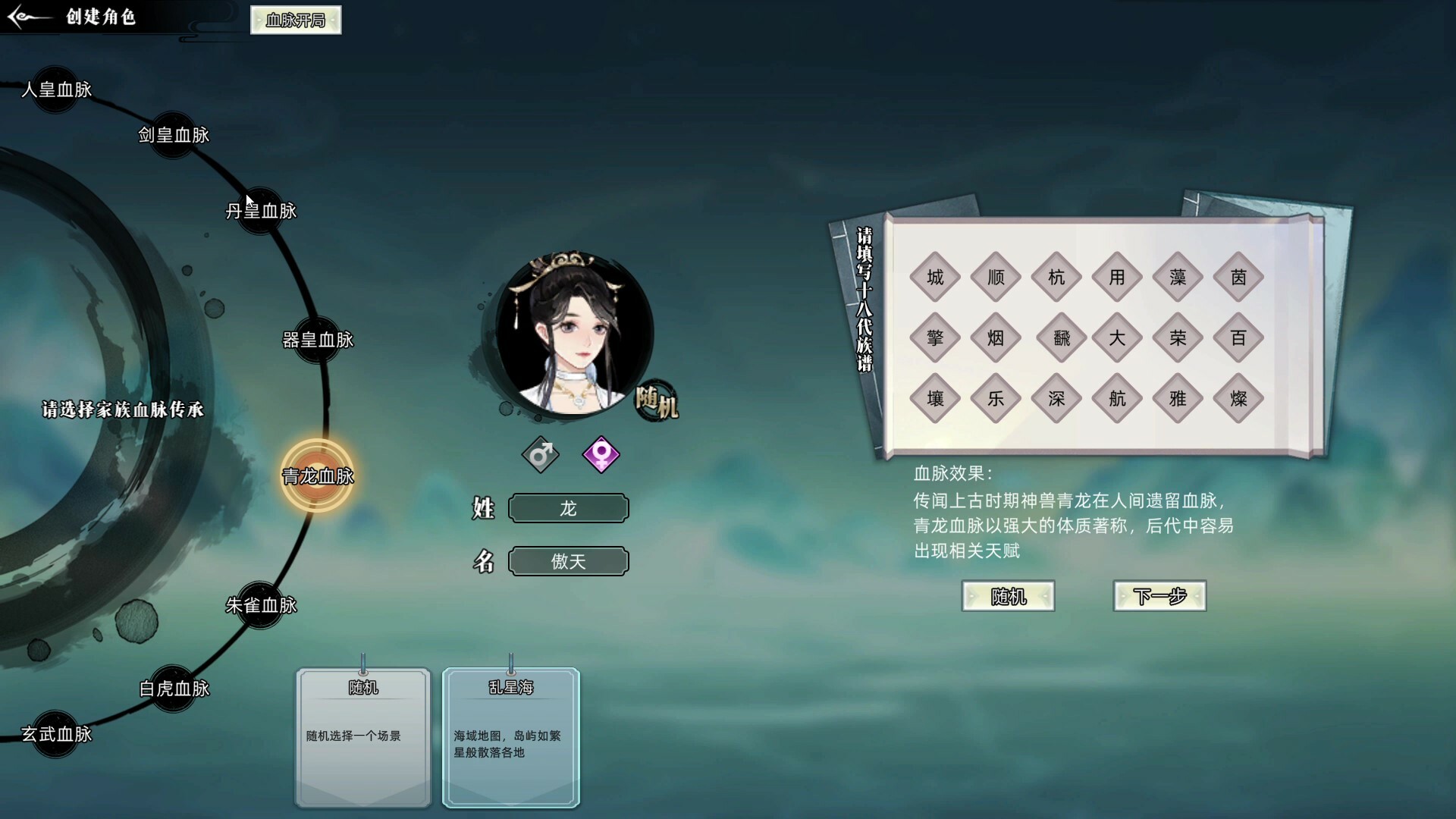Image resolution: width=1456 pixels, height=819 pixels.
Task: Select the 青龙血脉 bloodline node
Action: (x=318, y=475)
